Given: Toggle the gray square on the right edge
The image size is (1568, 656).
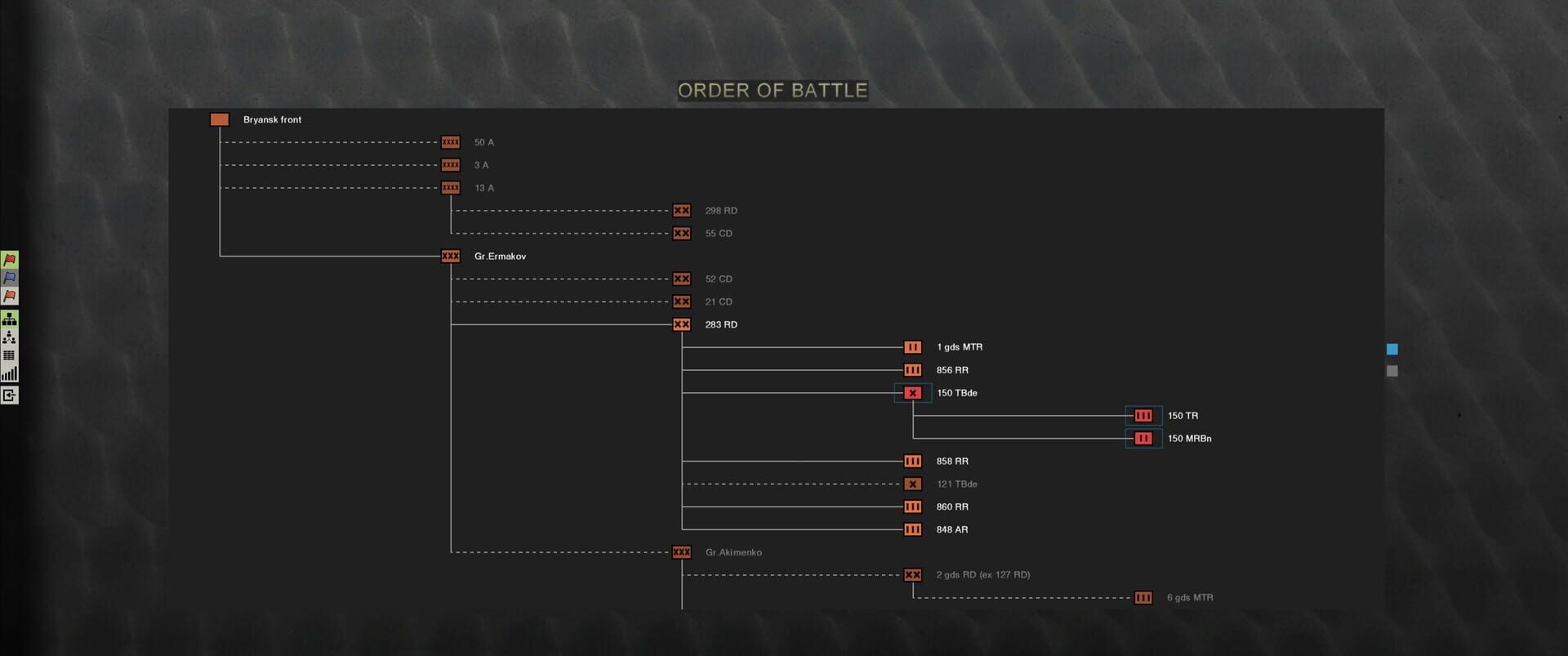Looking at the screenshot, I should coord(1392,371).
